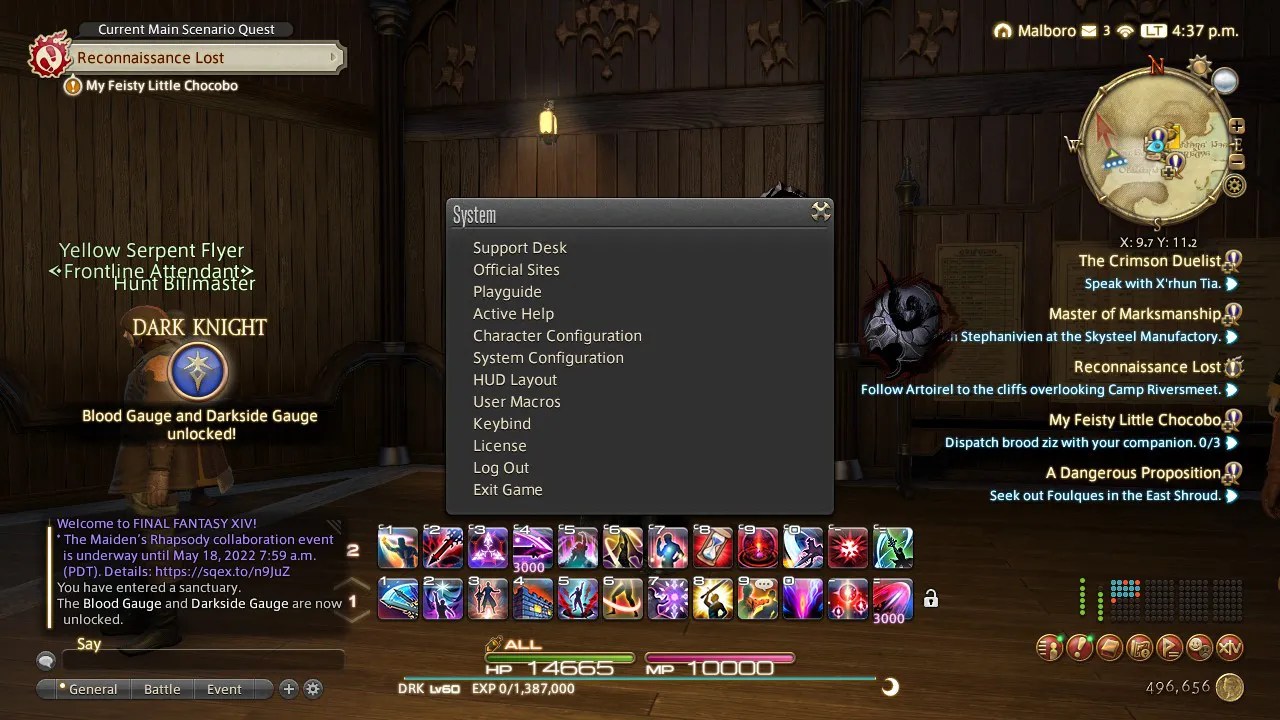Open the chat settings gear beside chat tabs
Viewport: 1280px width, 720px height.
coord(314,689)
